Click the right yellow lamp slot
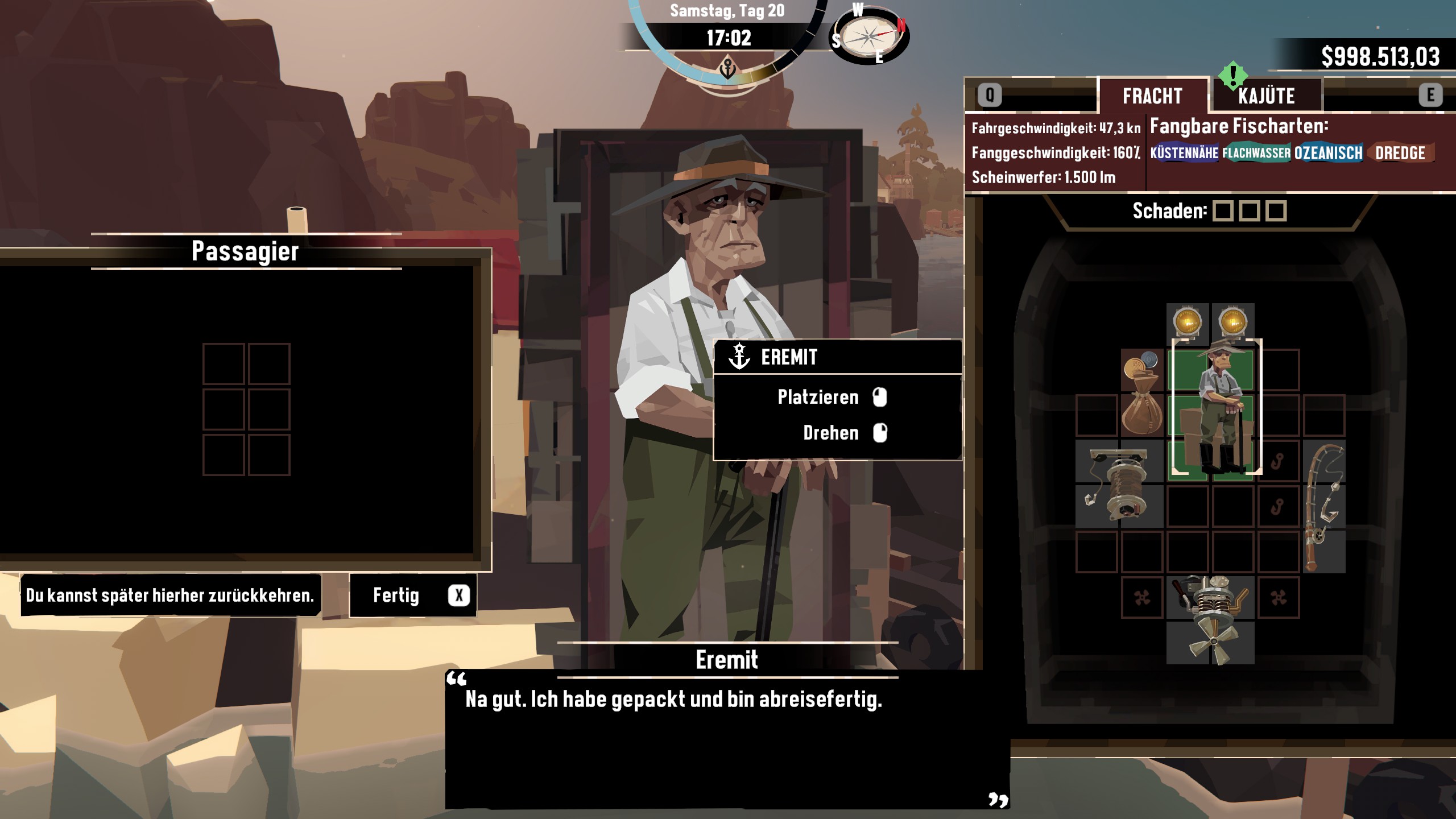1456x819 pixels. coord(1232,322)
